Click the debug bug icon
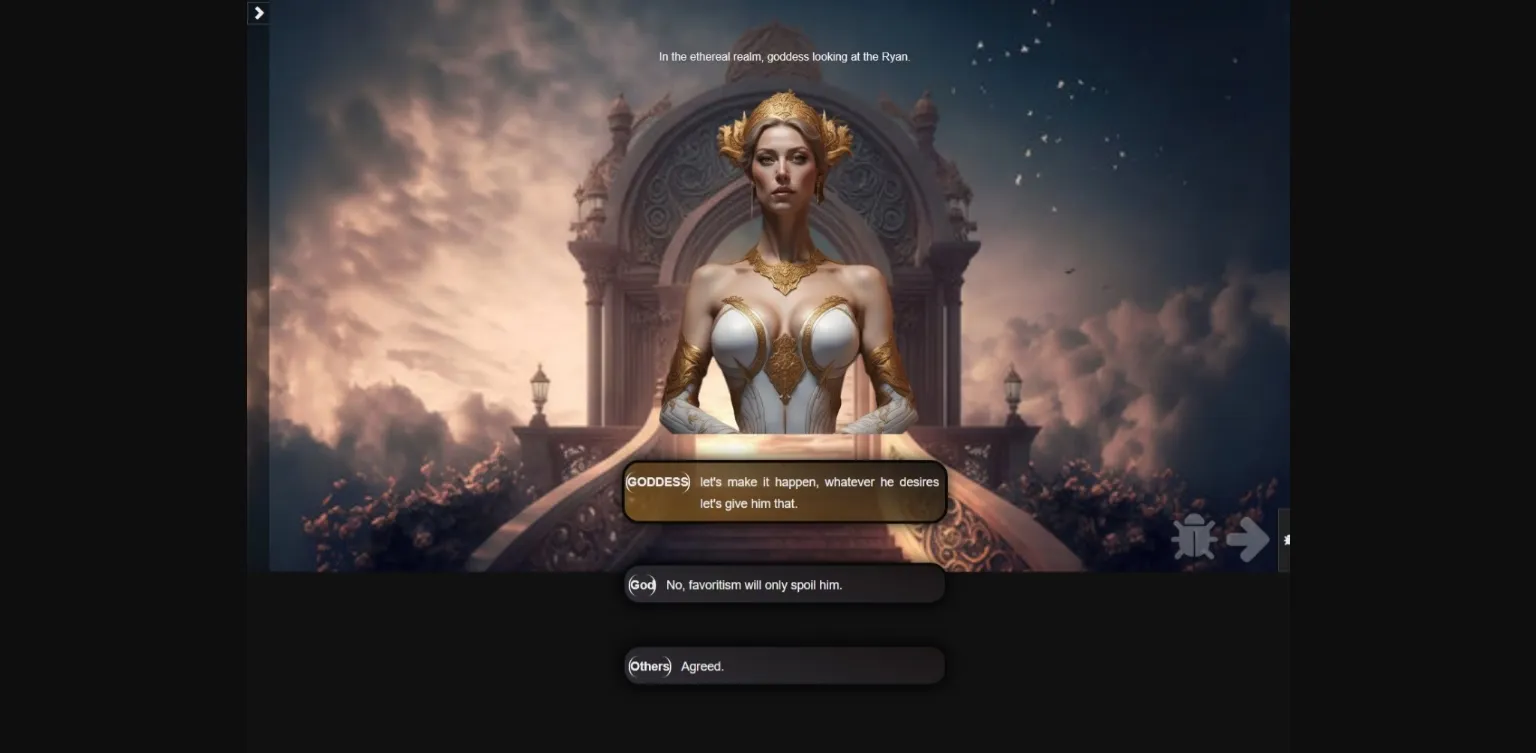1536x753 pixels. coord(1196,538)
